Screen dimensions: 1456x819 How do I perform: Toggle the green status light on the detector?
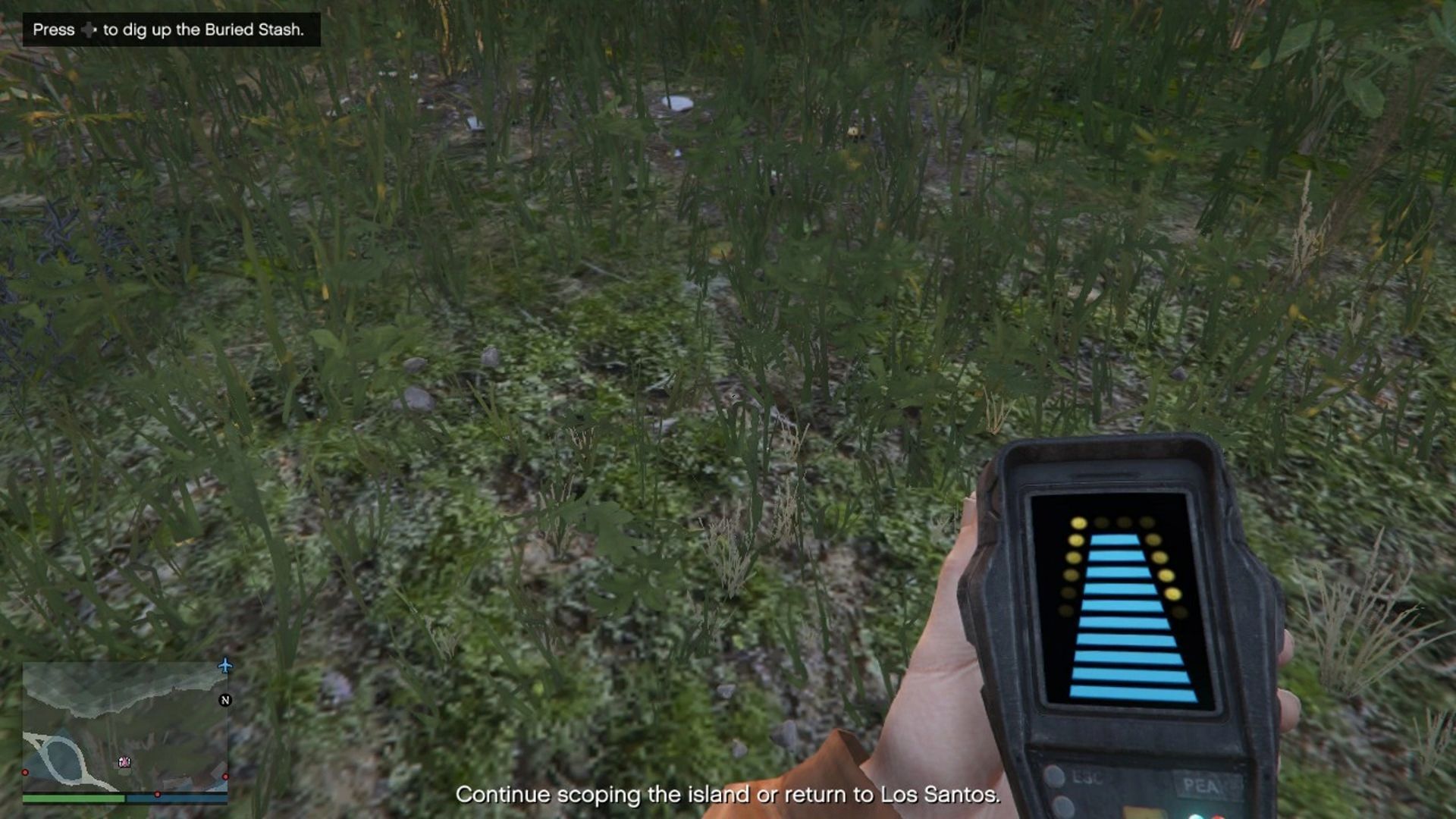(x=1196, y=817)
